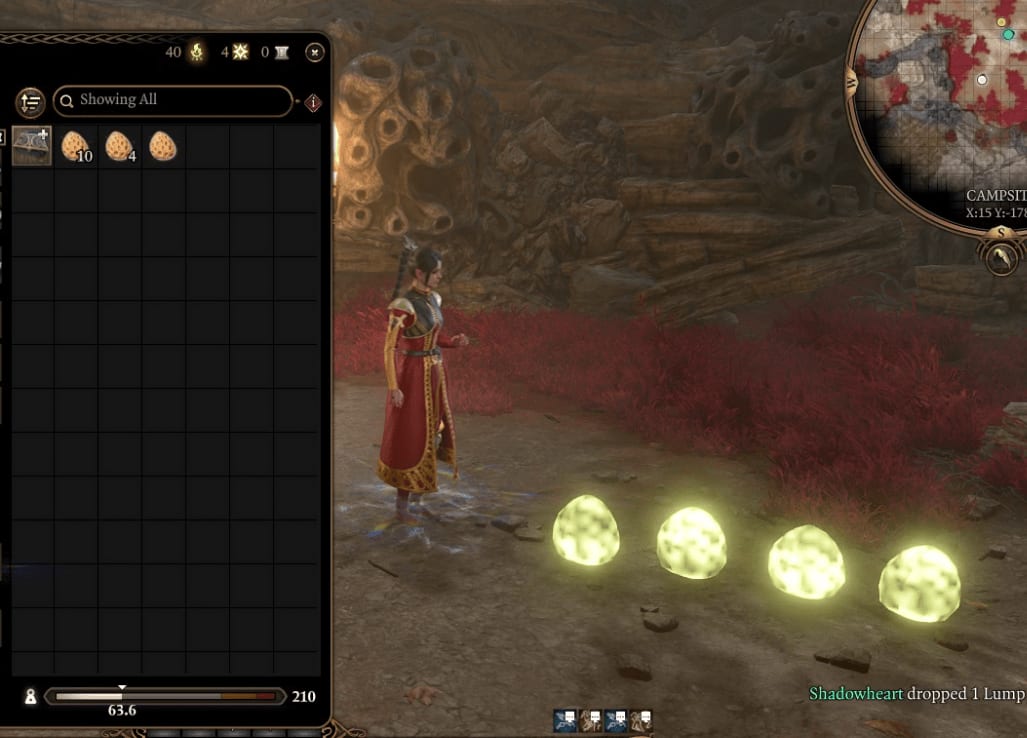Close the inventory panel
The image size is (1027, 738).
click(x=314, y=52)
